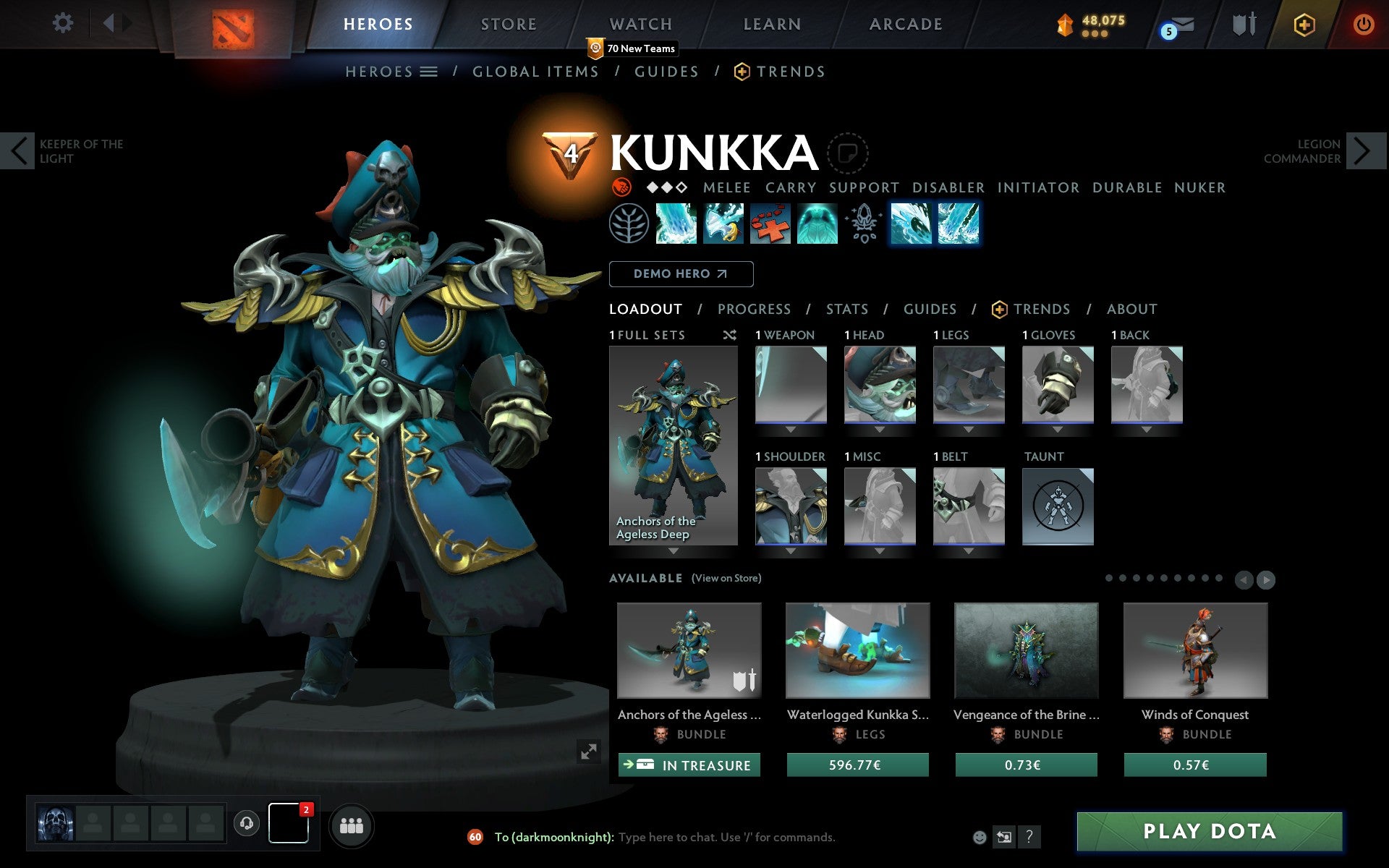Open the settings gear icon
Viewport: 1389px width, 868px height.
(x=64, y=23)
